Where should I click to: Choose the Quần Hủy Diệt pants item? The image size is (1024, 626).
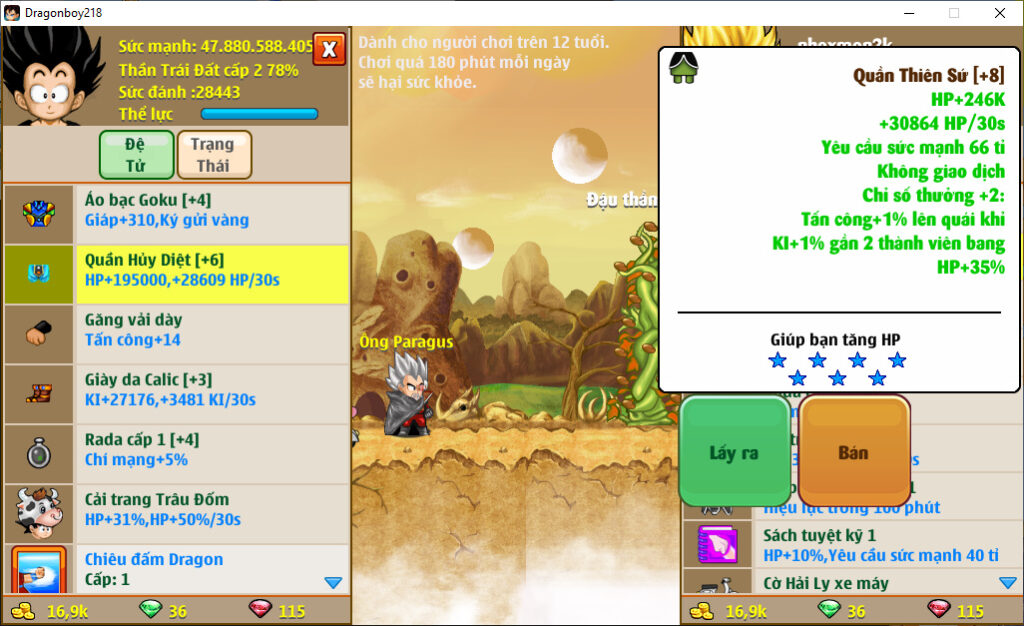coord(212,270)
